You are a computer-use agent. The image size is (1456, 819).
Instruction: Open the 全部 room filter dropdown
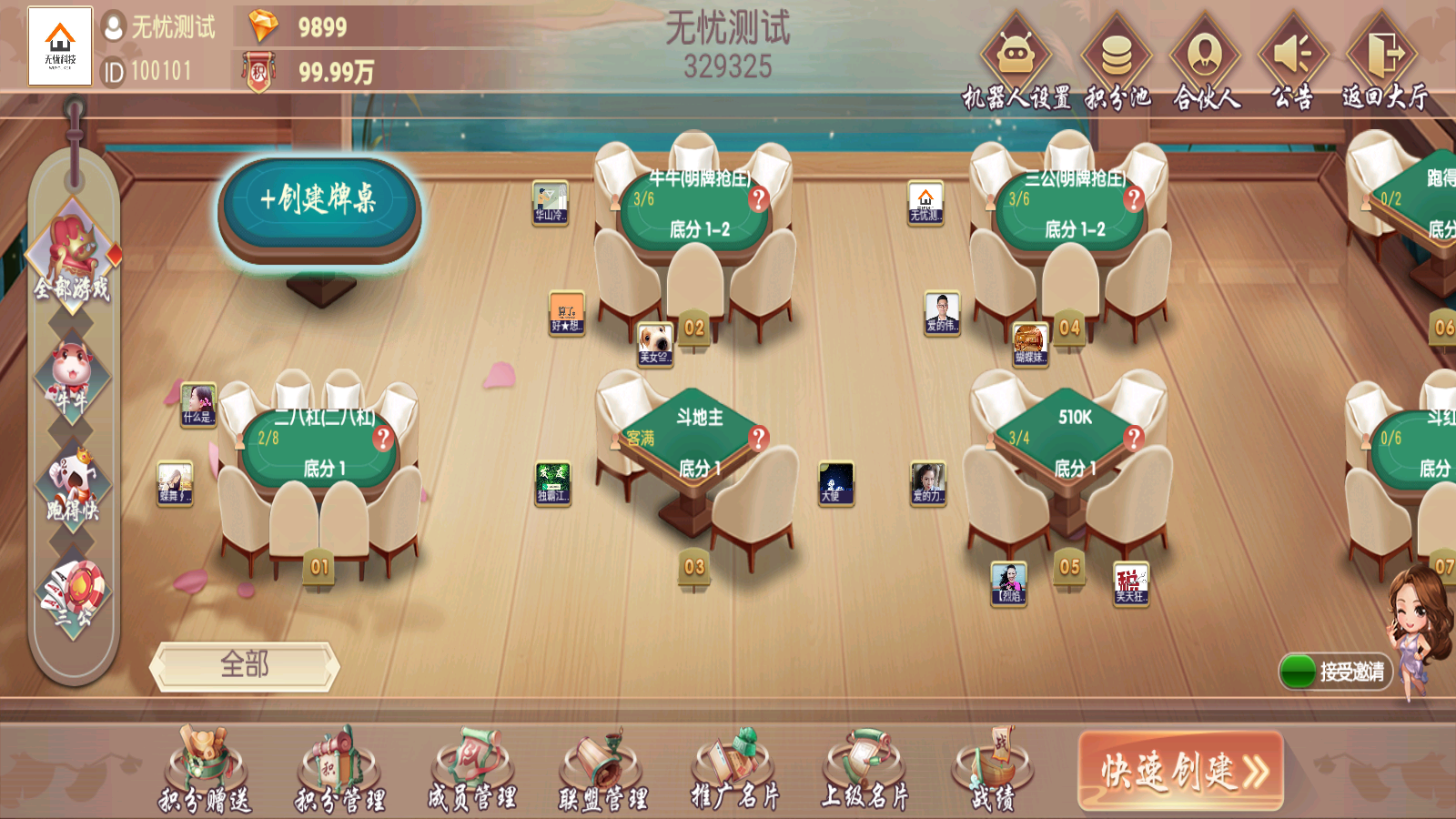[x=244, y=666]
